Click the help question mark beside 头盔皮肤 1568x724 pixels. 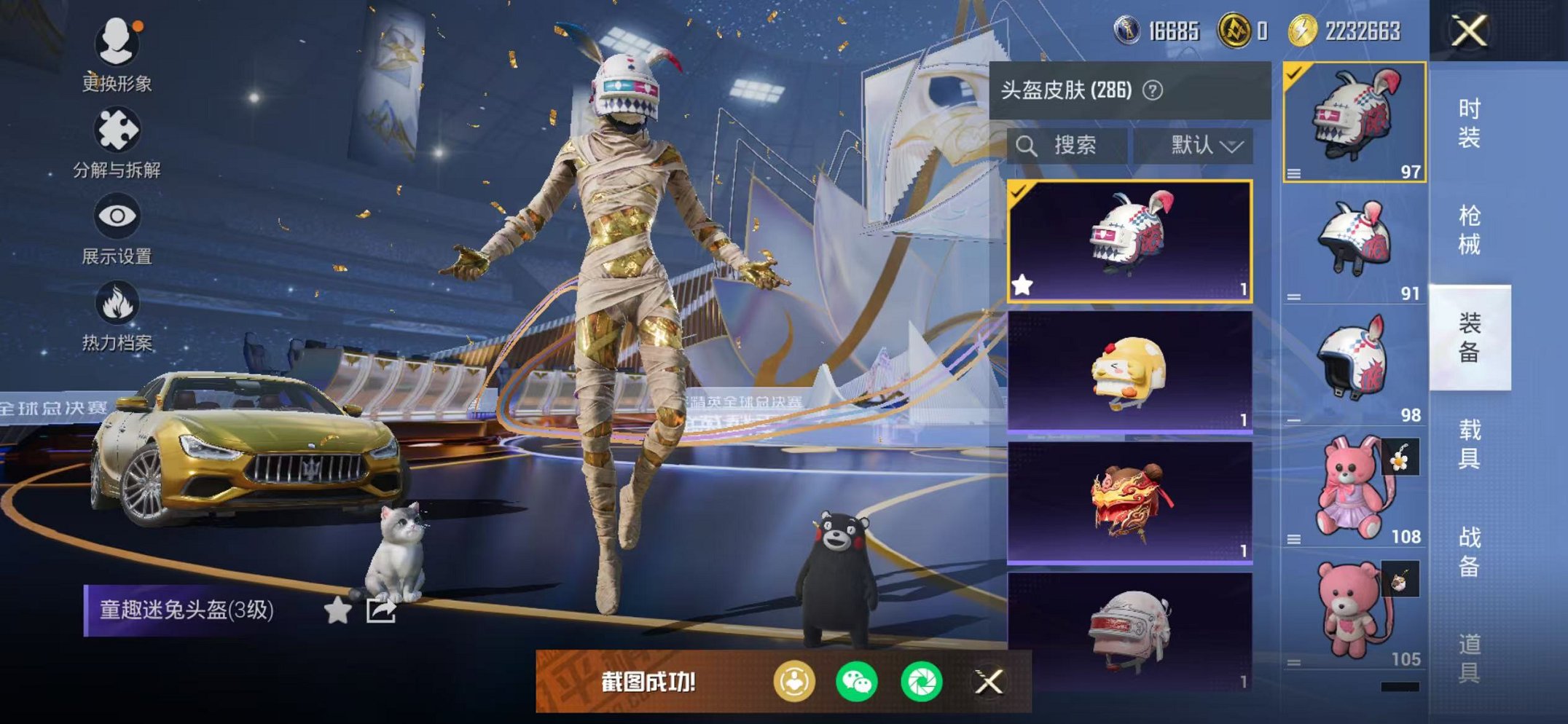[x=1153, y=90]
